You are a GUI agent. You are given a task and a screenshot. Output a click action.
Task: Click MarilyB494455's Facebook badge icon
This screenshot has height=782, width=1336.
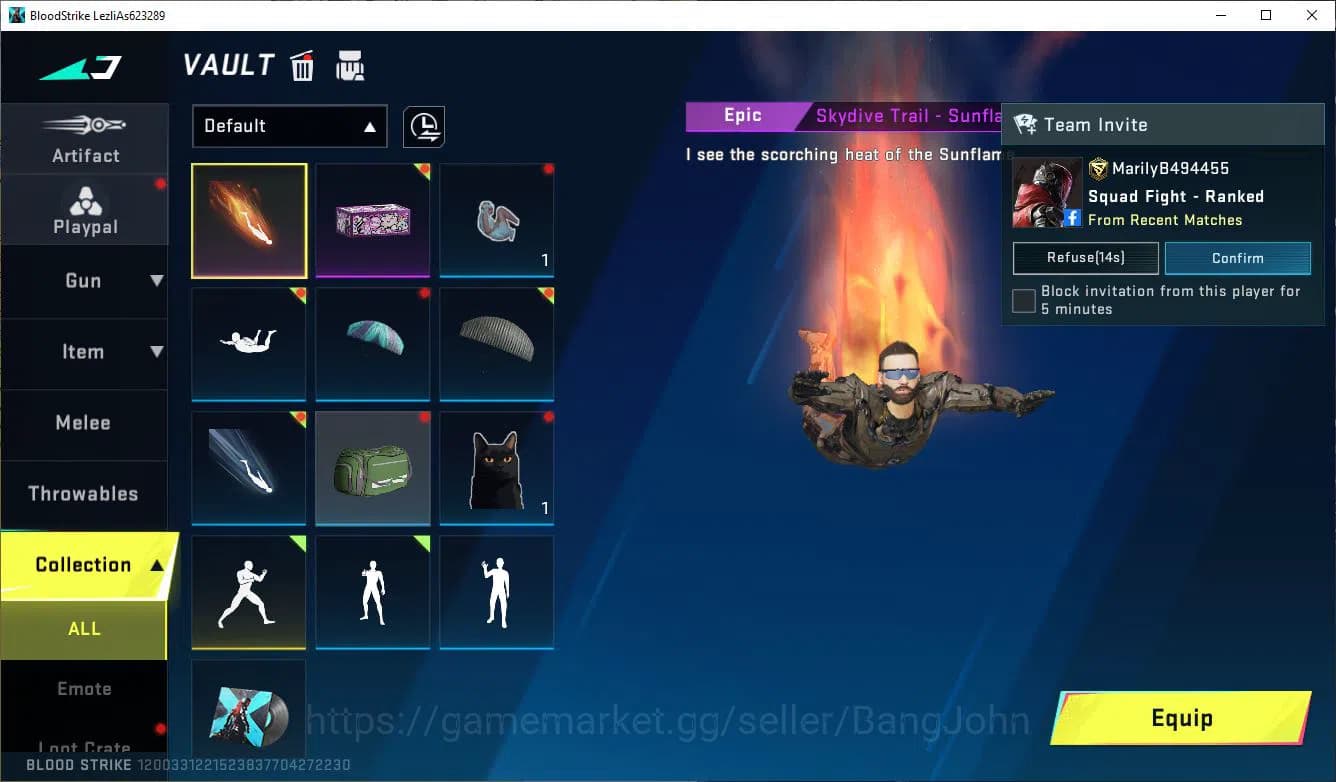click(1074, 218)
